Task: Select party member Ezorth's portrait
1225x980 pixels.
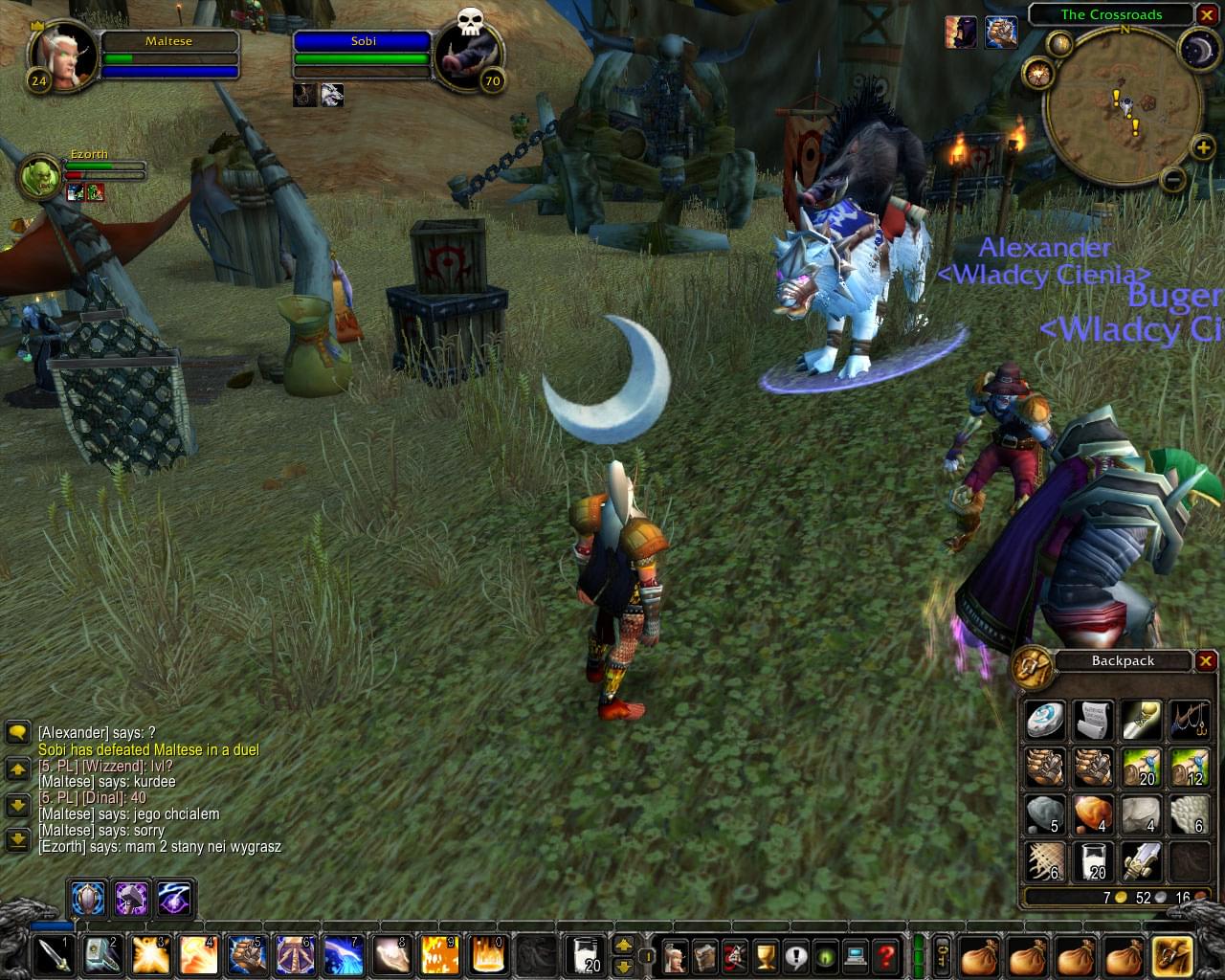Action: pos(40,177)
